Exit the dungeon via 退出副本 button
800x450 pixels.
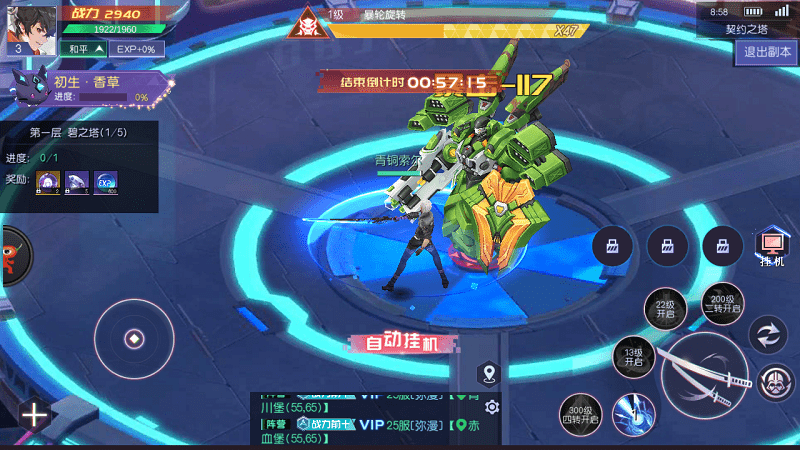(764, 53)
